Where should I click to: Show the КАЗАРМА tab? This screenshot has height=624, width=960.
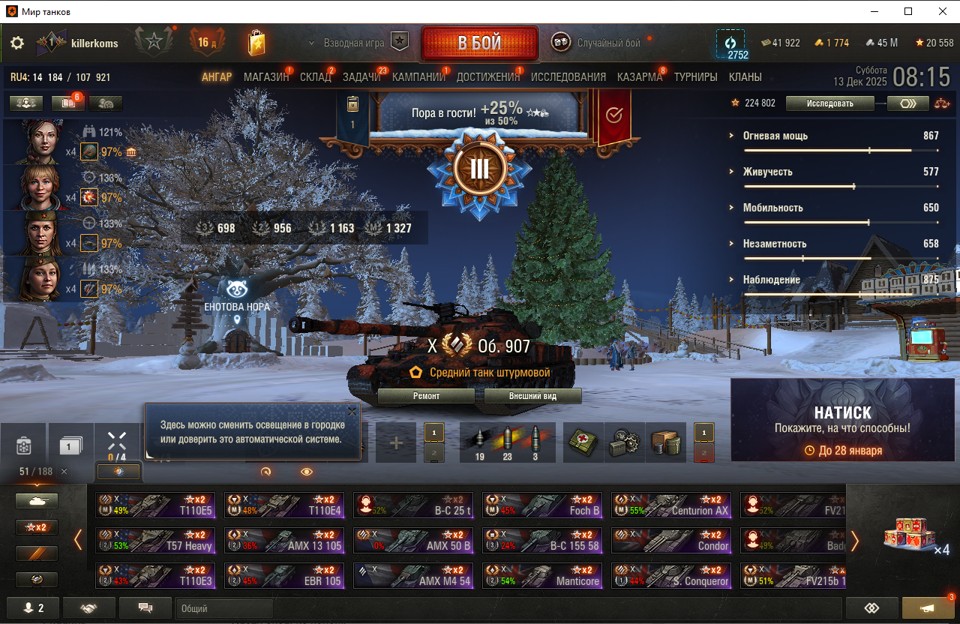[x=639, y=77]
